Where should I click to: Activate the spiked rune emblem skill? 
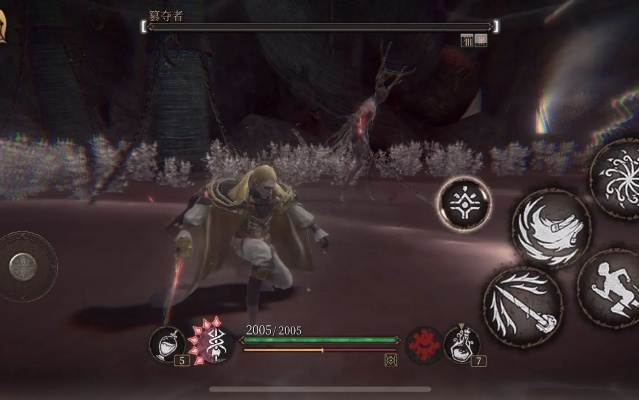(211, 343)
